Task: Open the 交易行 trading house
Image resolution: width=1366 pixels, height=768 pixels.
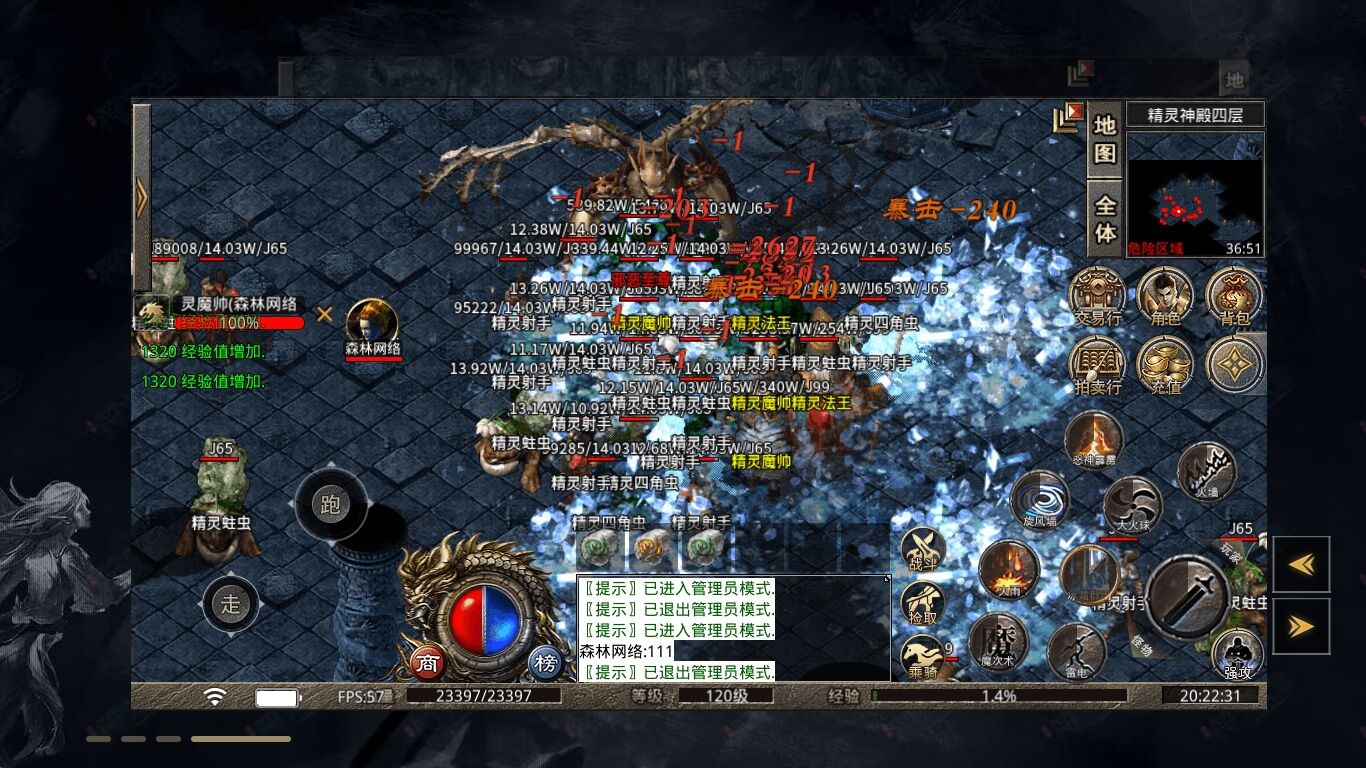Action: 1097,296
